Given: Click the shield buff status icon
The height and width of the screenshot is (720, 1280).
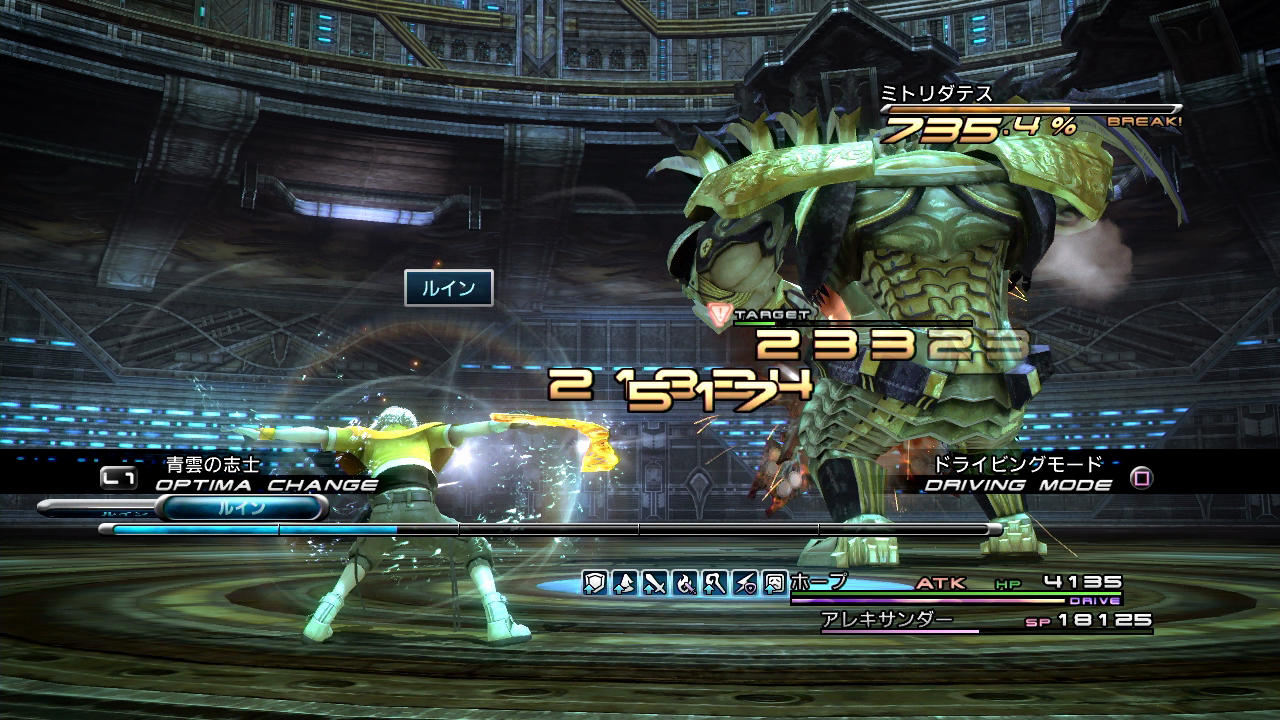Looking at the screenshot, I should pos(595,582).
